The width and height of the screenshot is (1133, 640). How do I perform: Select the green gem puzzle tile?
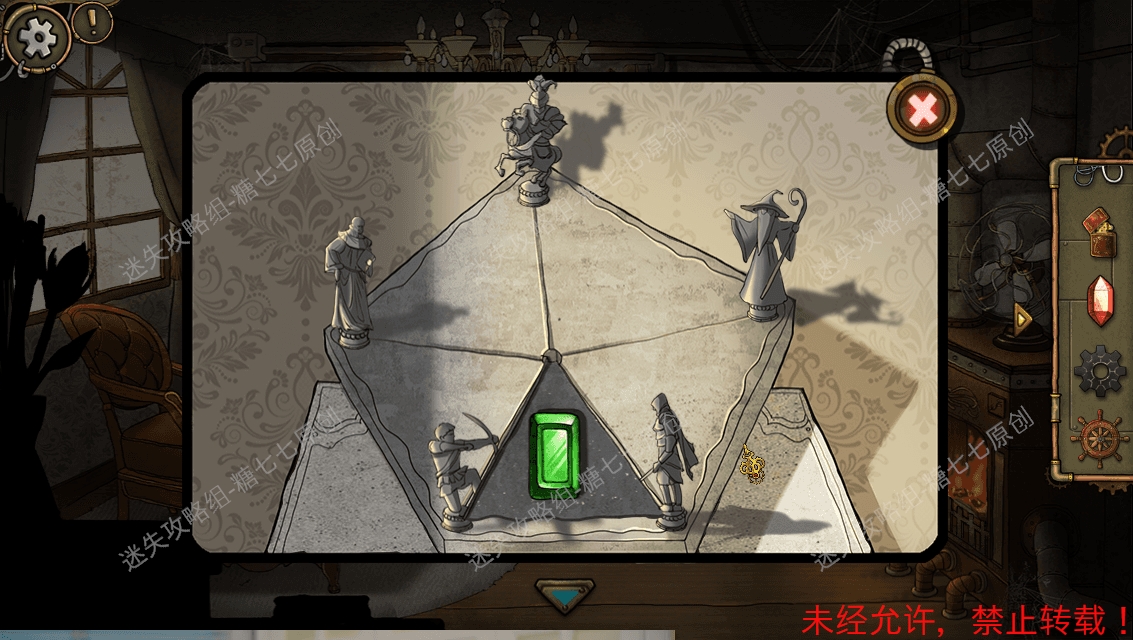click(553, 455)
